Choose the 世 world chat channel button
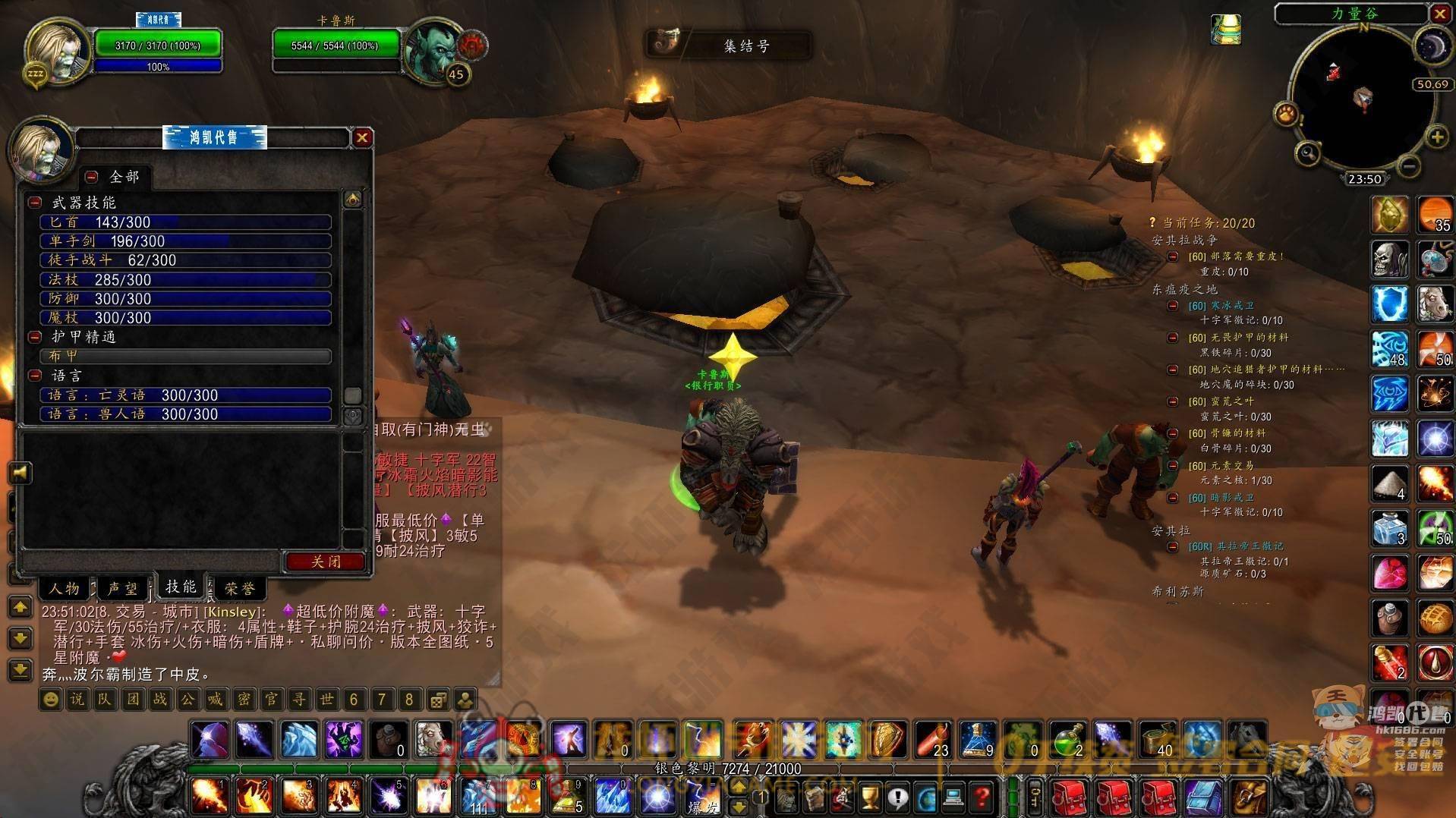The width and height of the screenshot is (1456, 818). (326, 699)
